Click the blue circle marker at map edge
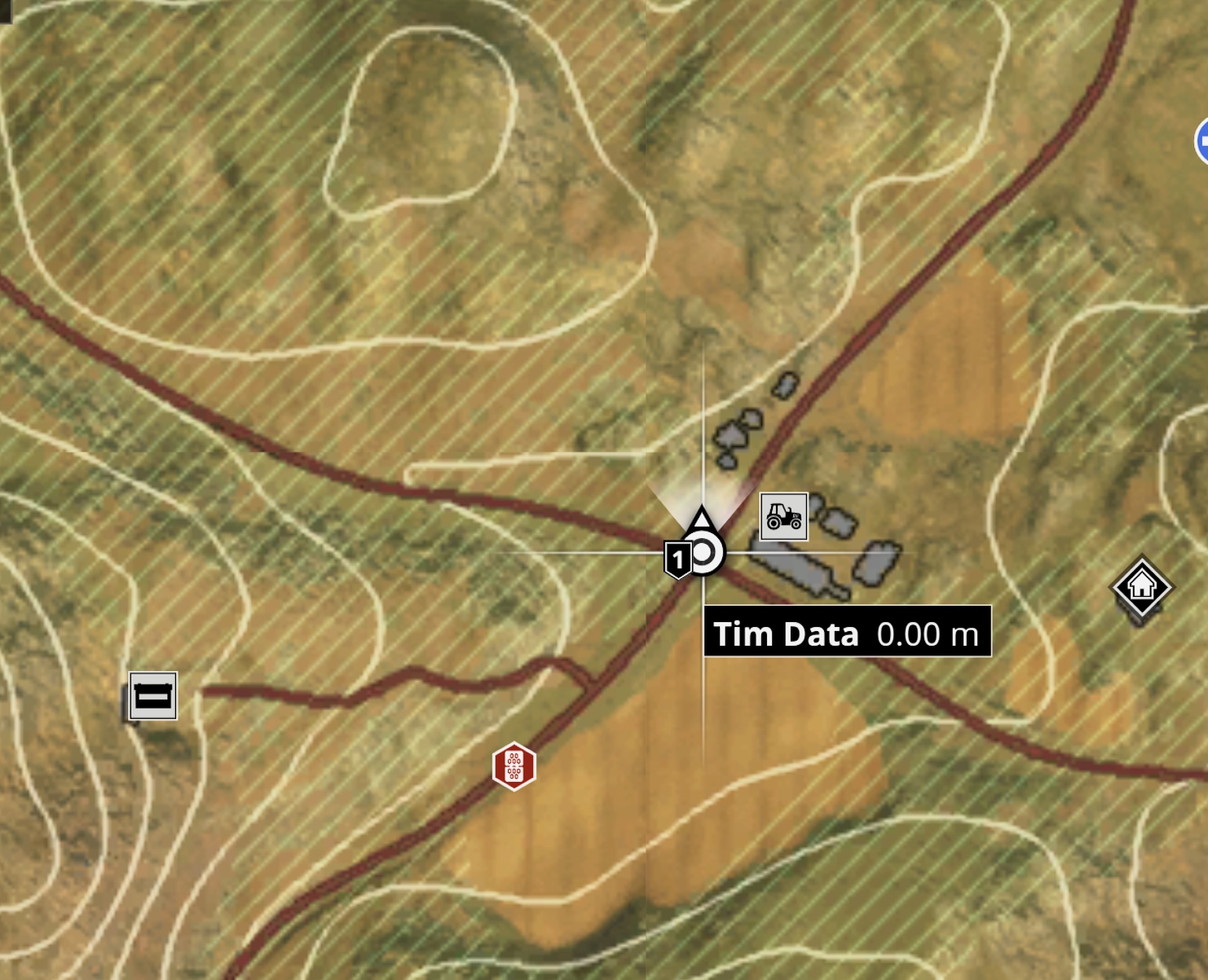The image size is (1208, 980). 1202,141
